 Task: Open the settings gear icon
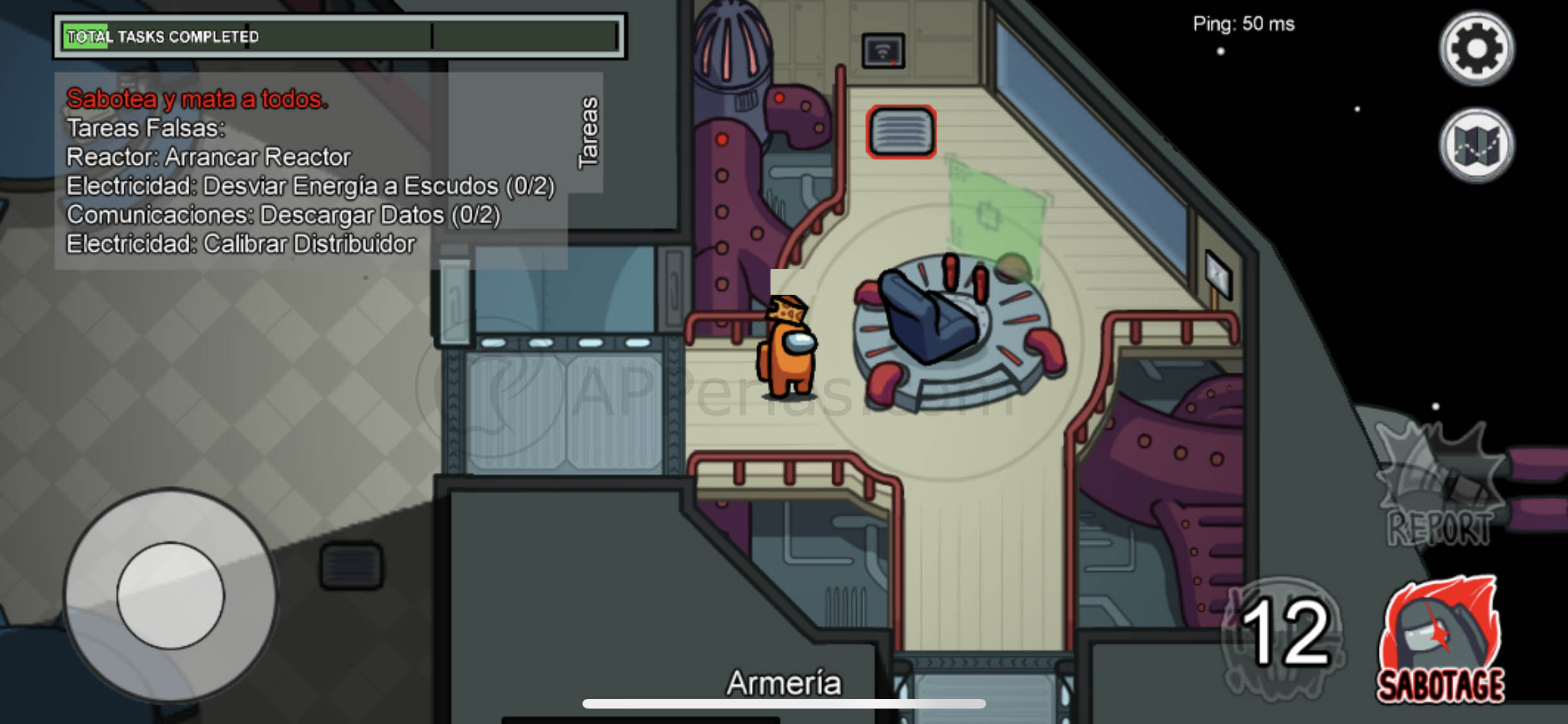click(1476, 48)
